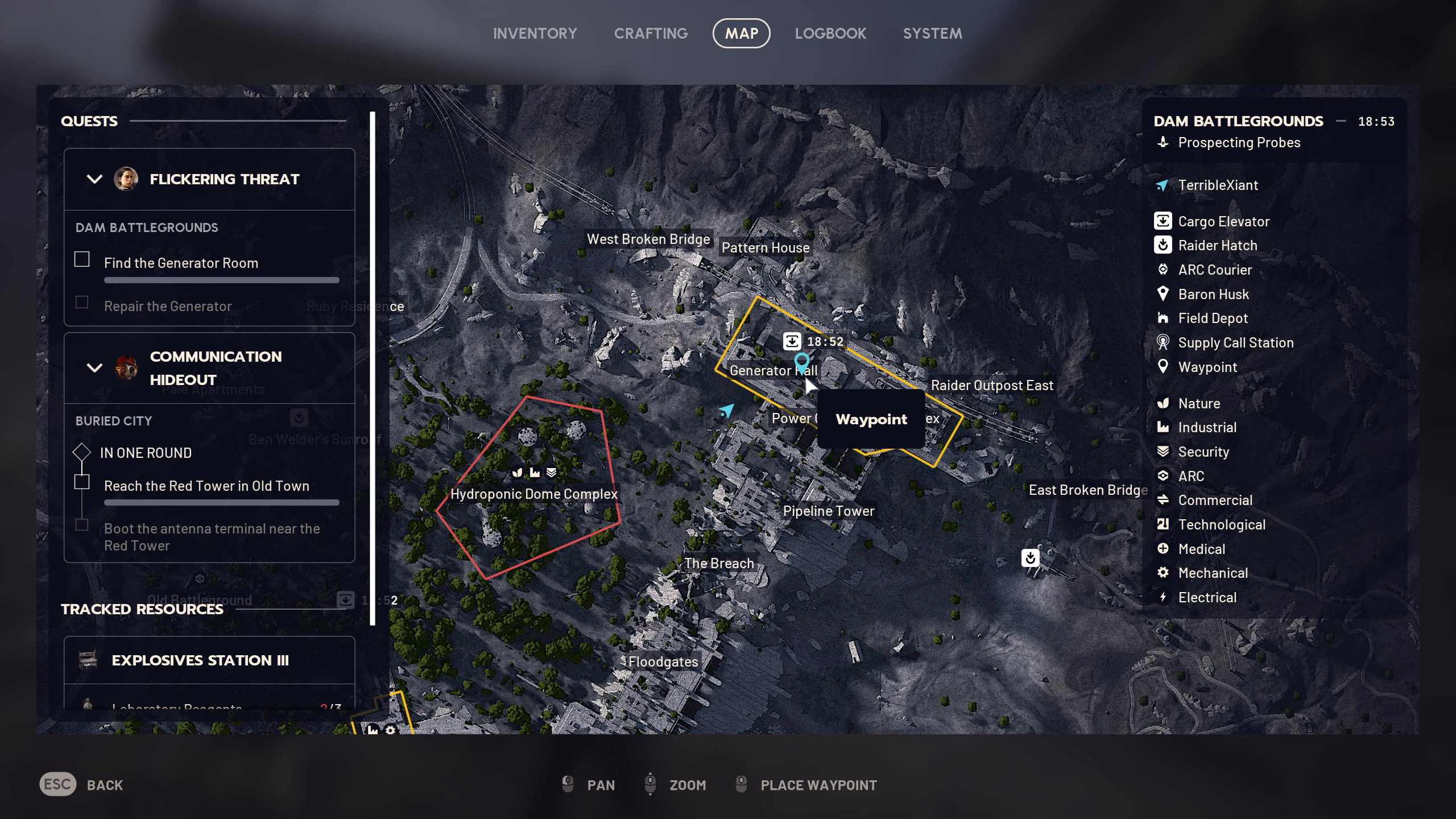Toggle the ARC Courier legend filter
The height and width of the screenshot is (819, 1456).
tap(1215, 270)
